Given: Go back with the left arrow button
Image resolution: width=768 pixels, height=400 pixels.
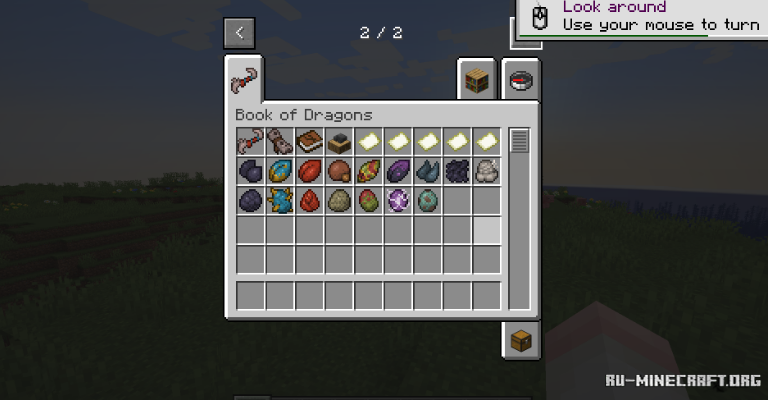Looking at the screenshot, I should click(x=239, y=33).
